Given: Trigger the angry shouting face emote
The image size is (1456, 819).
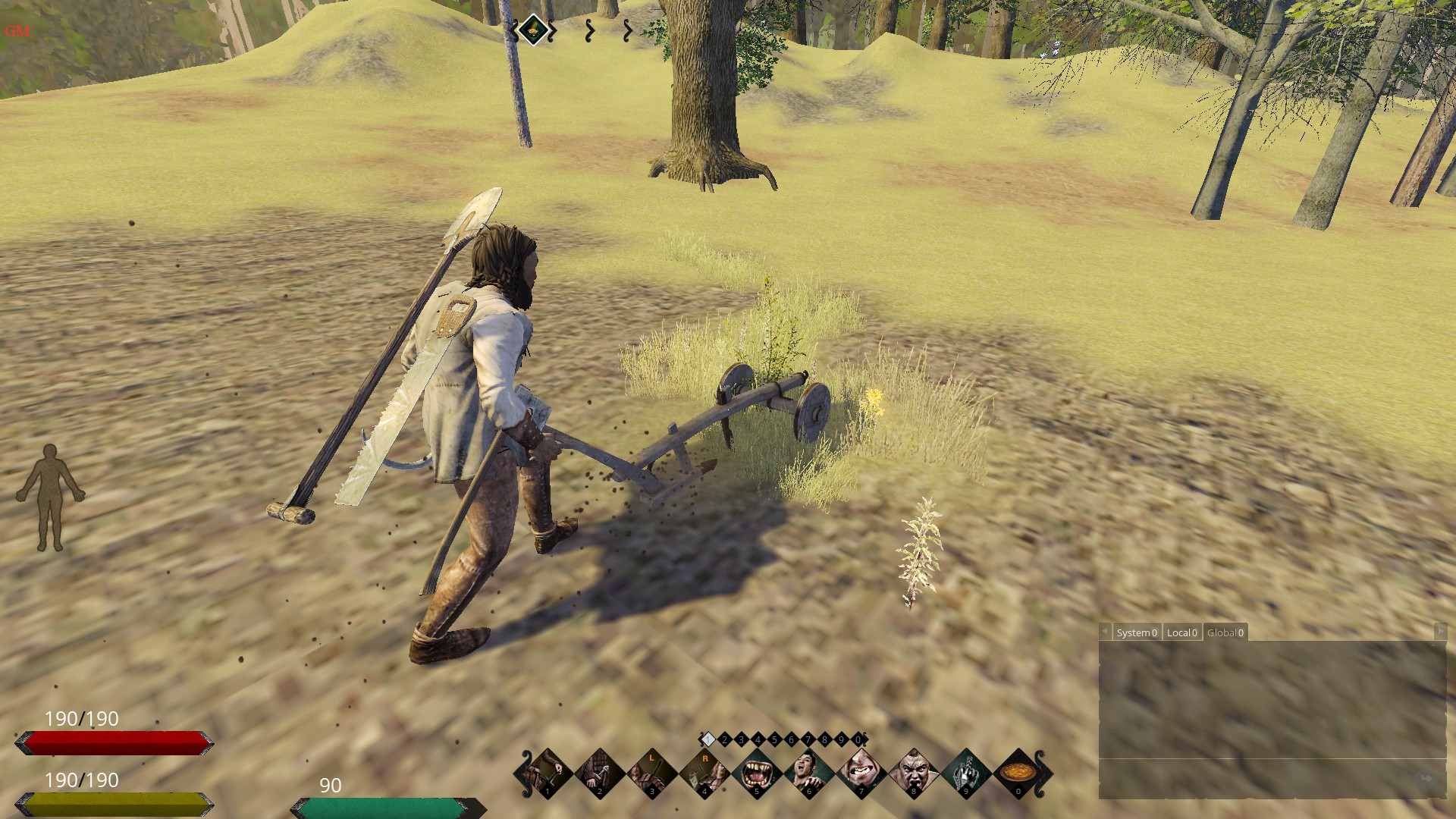Looking at the screenshot, I should (914, 773).
